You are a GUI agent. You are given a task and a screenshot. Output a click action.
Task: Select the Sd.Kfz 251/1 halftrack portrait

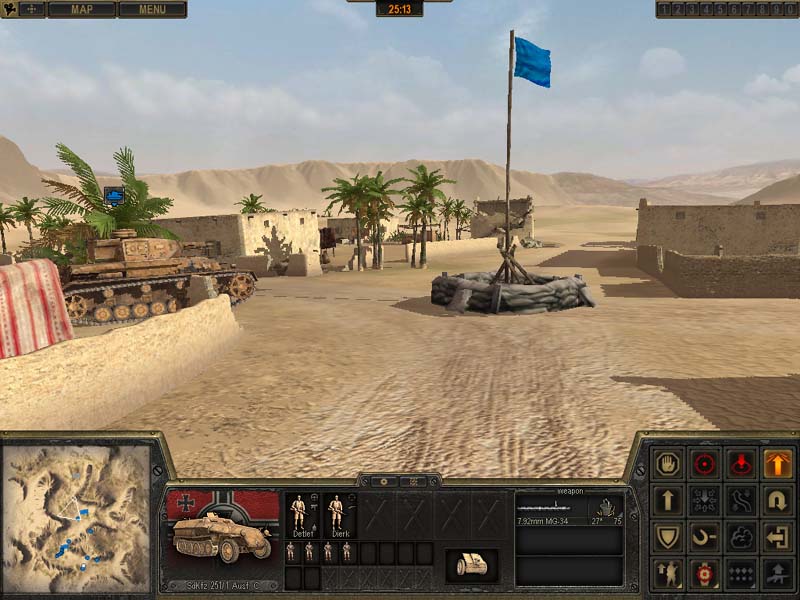pos(222,533)
